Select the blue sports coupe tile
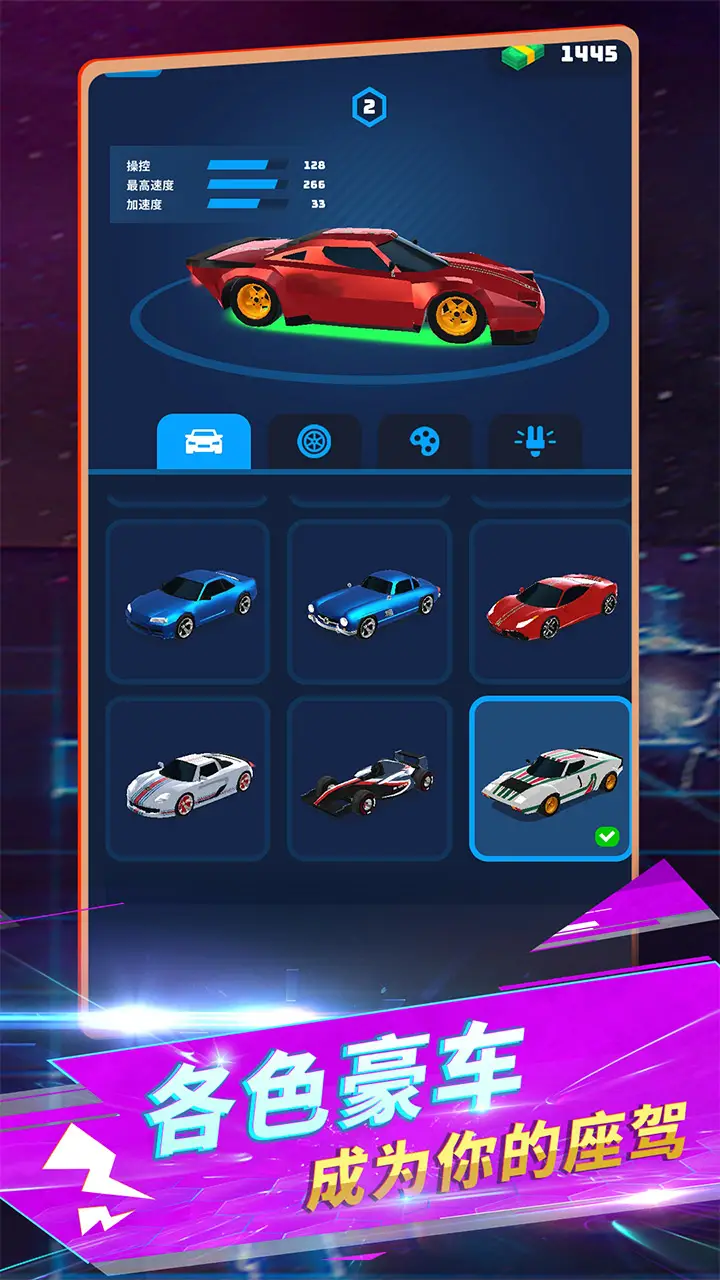This screenshot has height=1280, width=720. pos(188,602)
